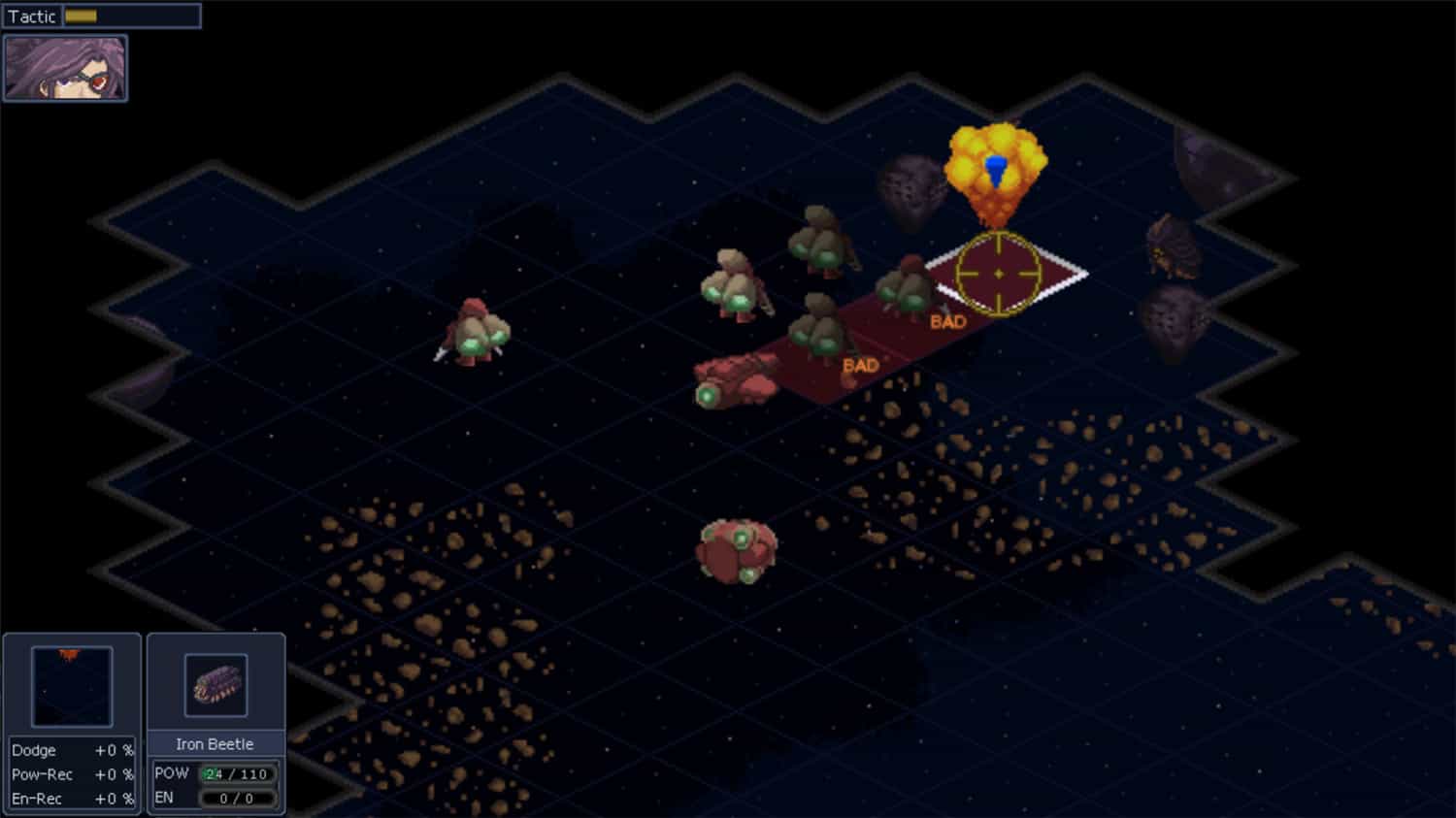The image size is (1456, 818).
Task: Click the Tactic menu label
Action: tap(32, 16)
